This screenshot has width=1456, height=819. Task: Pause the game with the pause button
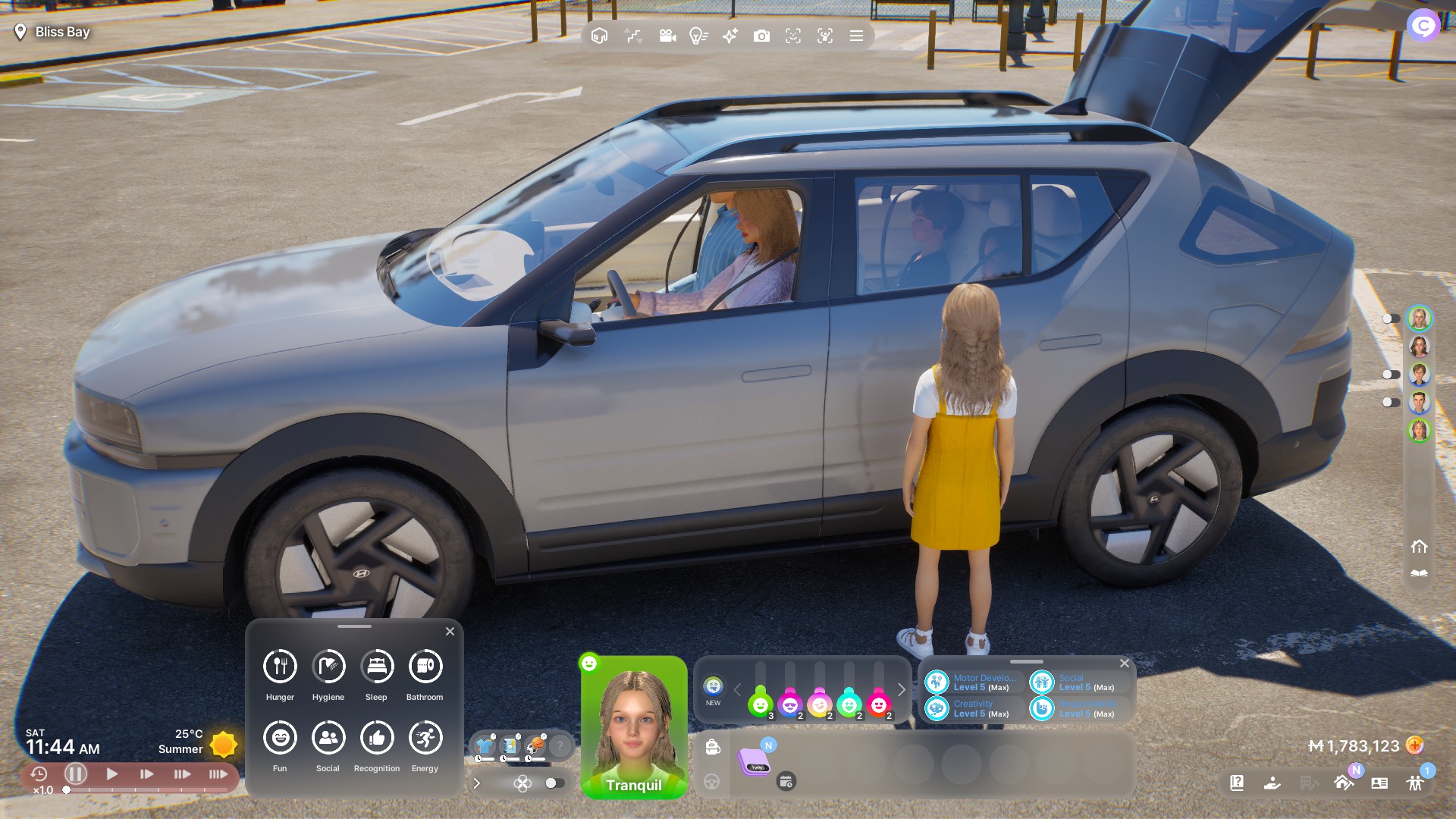(75, 774)
